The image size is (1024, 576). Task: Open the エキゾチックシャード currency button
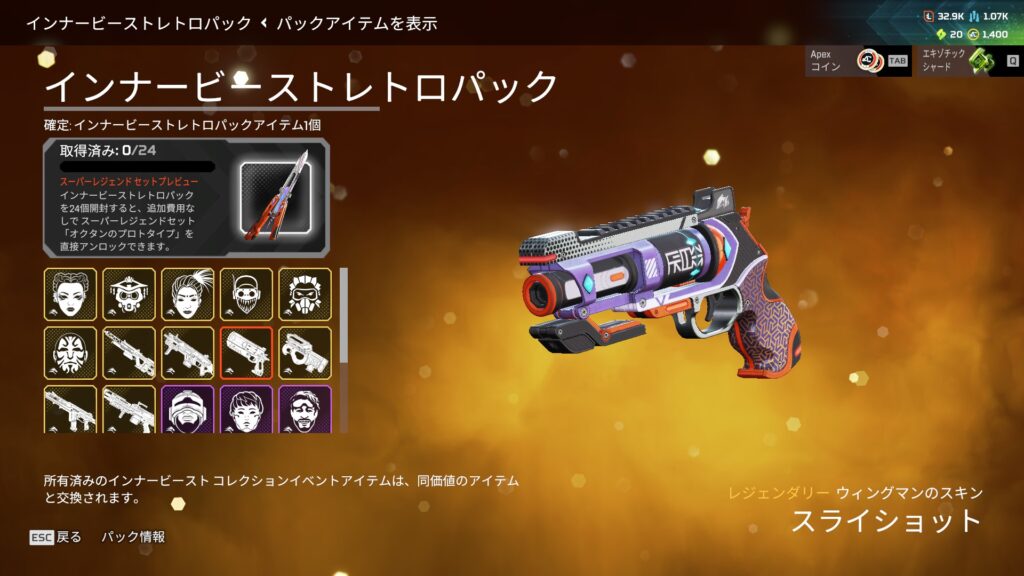[x=970, y=61]
